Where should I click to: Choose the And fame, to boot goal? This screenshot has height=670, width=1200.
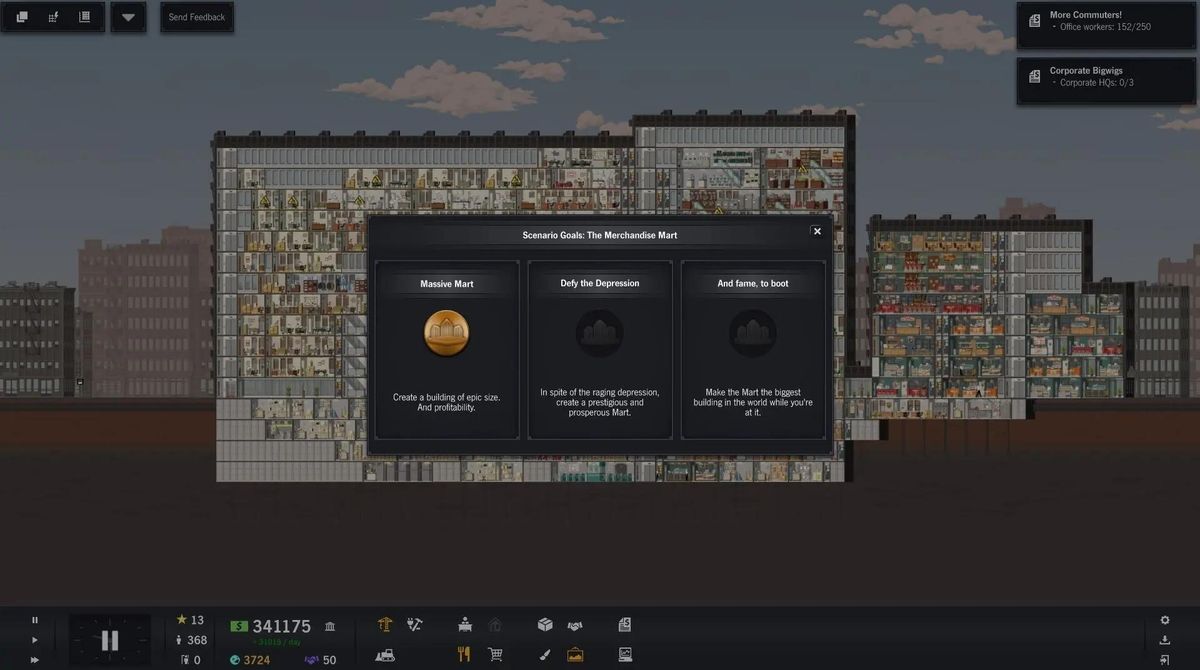click(x=753, y=349)
